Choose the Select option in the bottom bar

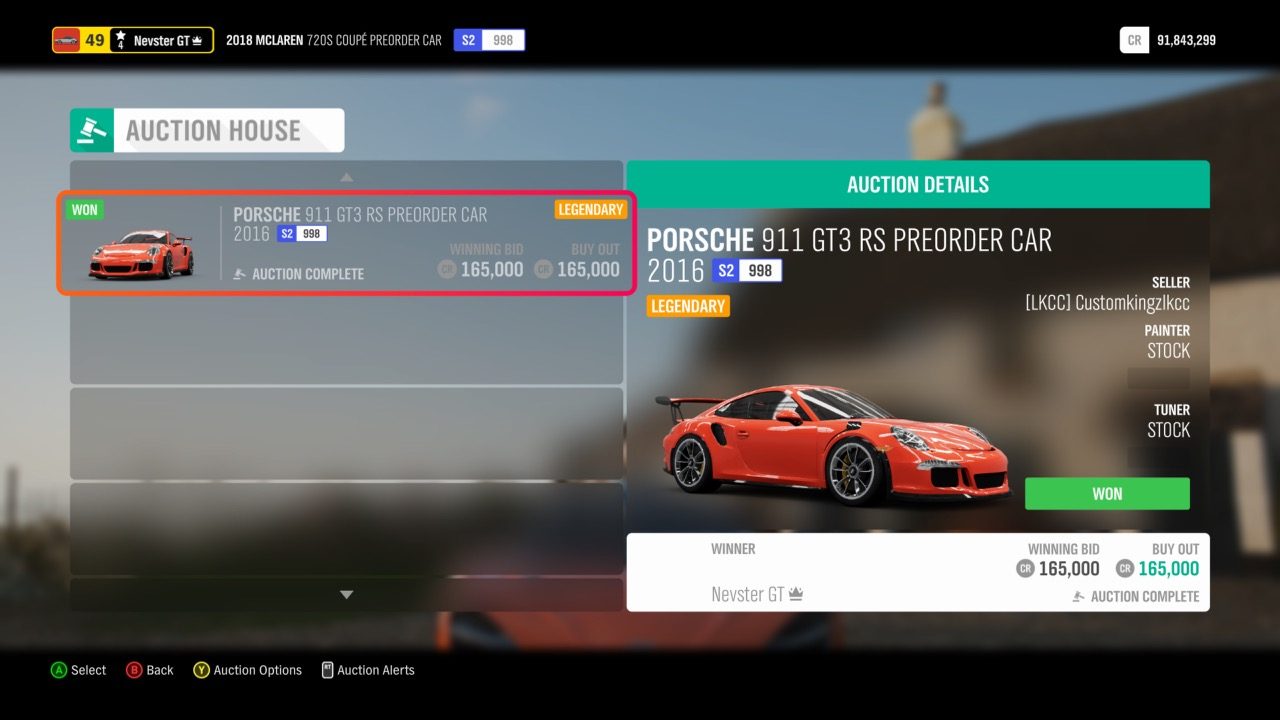pos(78,670)
